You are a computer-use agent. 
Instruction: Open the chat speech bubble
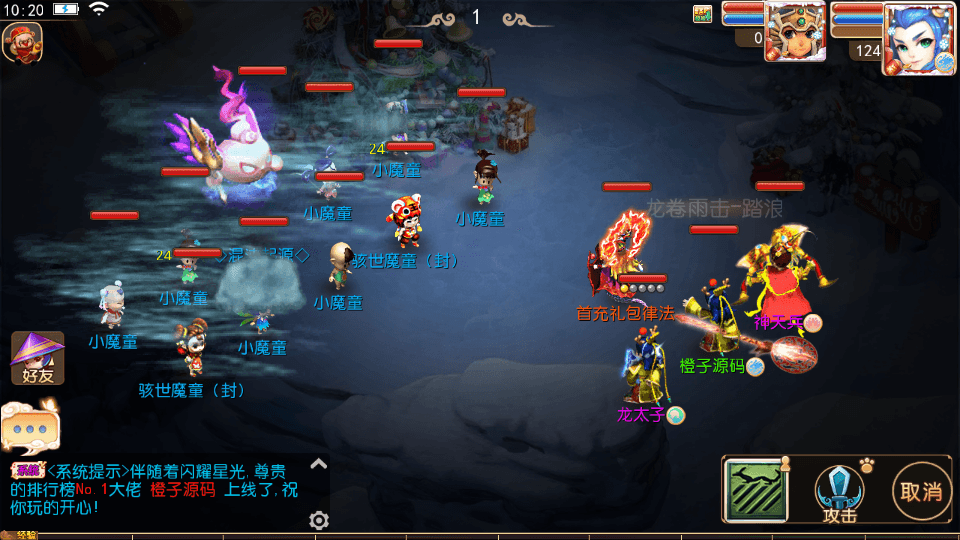click(30, 425)
